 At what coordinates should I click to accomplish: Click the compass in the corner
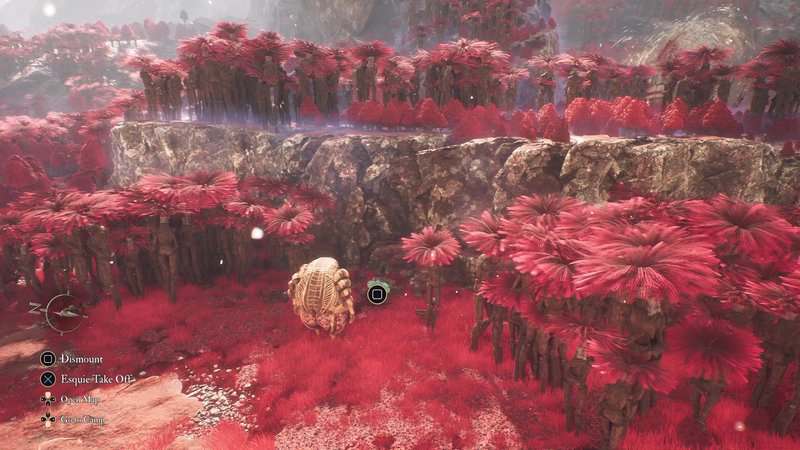64,312
